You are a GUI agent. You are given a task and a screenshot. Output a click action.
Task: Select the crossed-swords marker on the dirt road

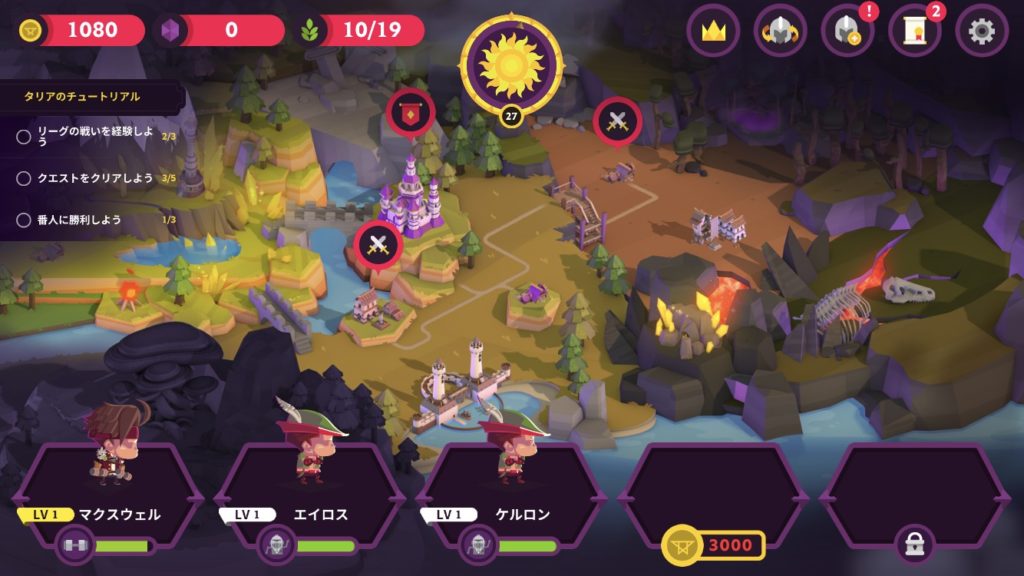pyautogui.click(x=617, y=122)
